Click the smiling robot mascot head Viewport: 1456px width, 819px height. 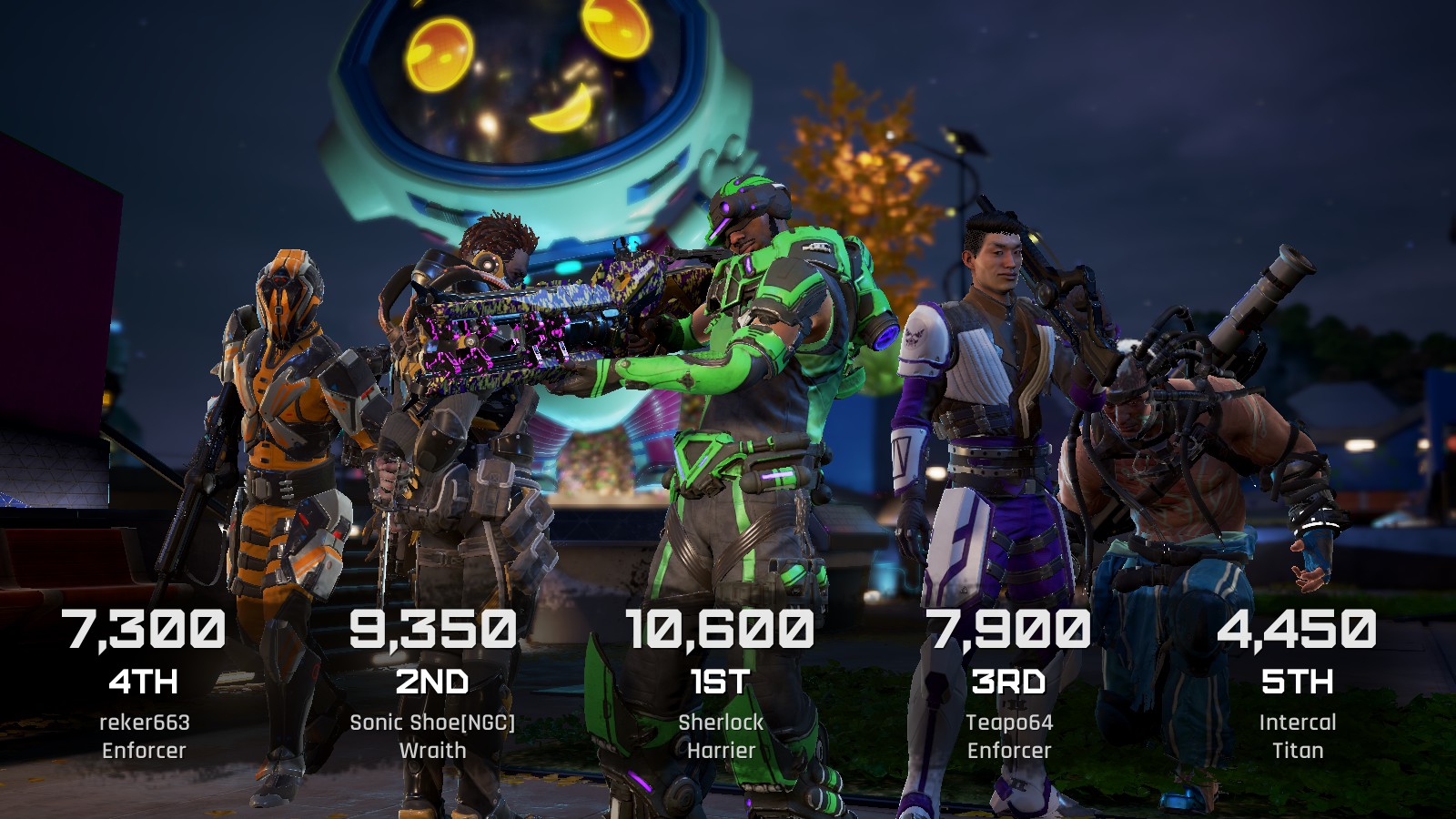(x=510, y=91)
